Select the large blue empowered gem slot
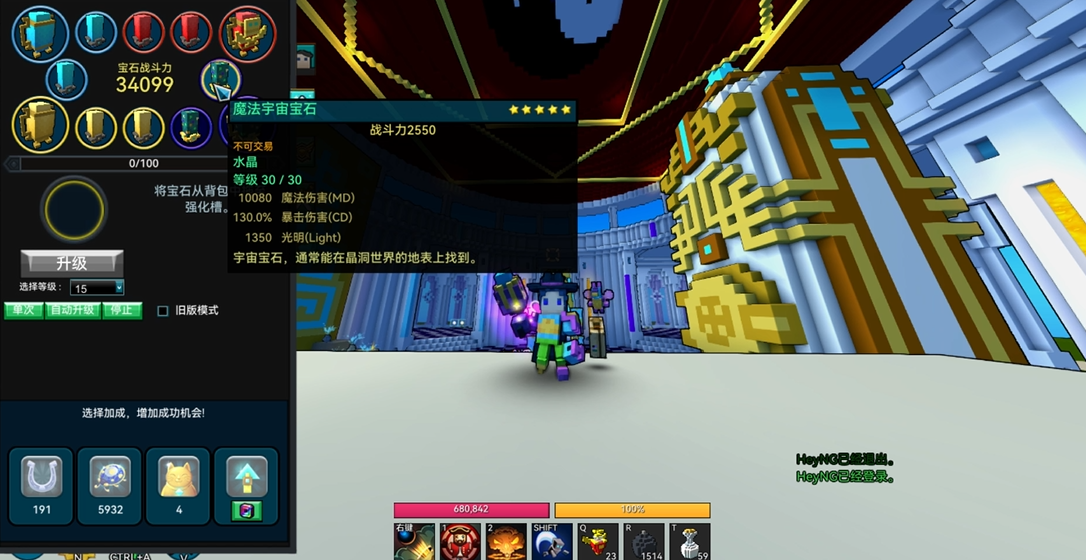 tap(40, 32)
